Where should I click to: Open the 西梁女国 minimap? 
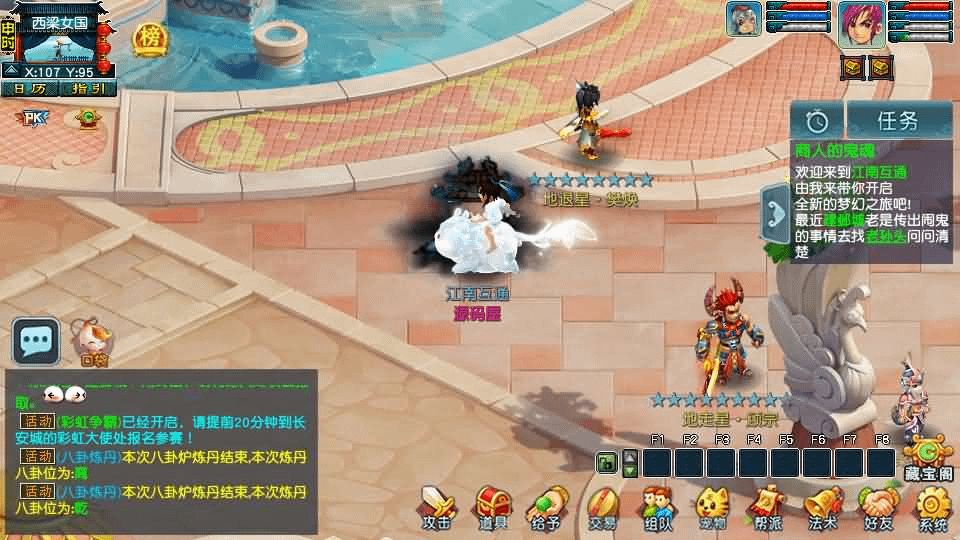pyautogui.click(x=59, y=41)
